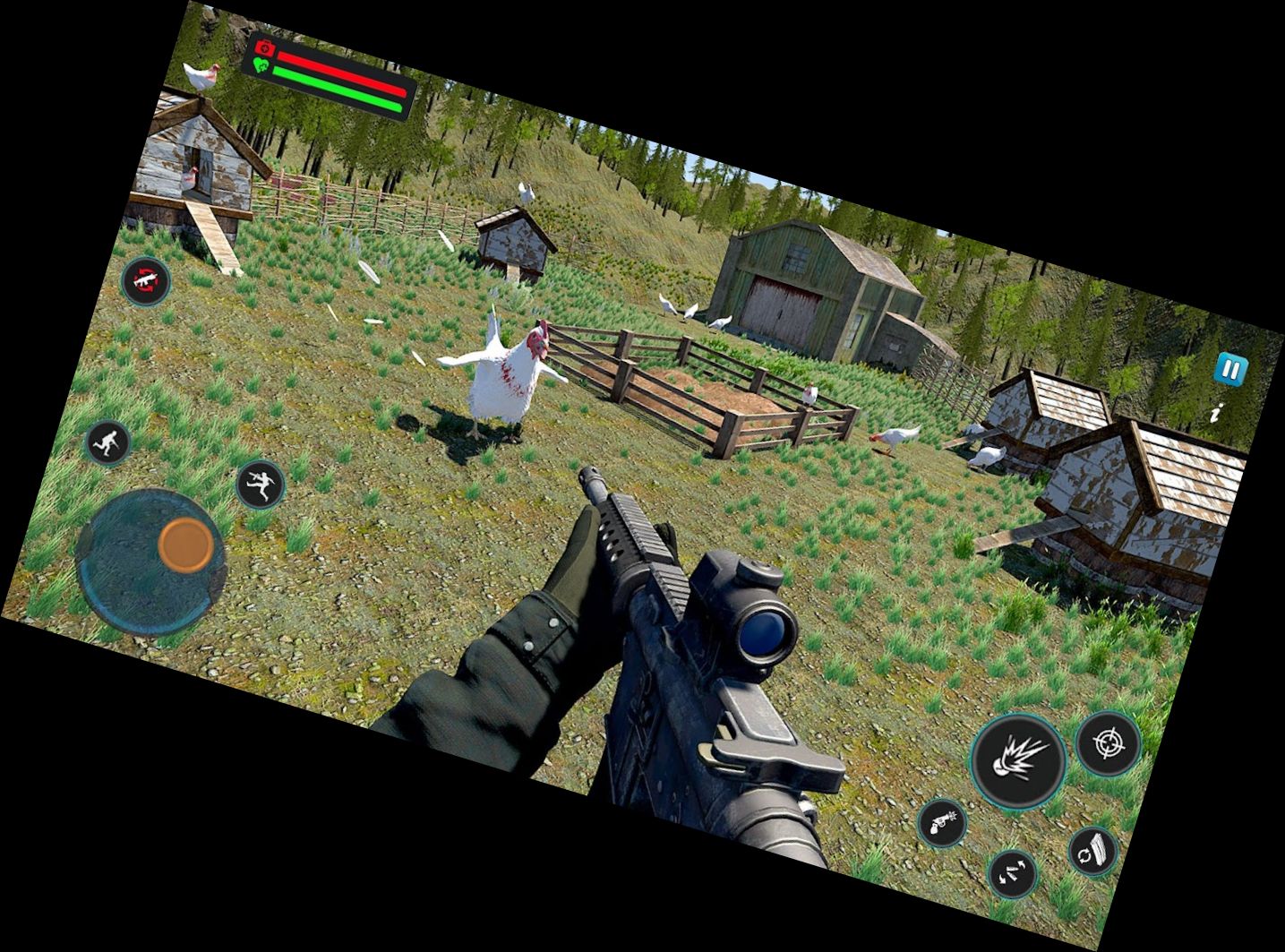This screenshot has height=952, width=1285.
Task: Activate sprint with the running soldier icon
Action: point(107,443)
